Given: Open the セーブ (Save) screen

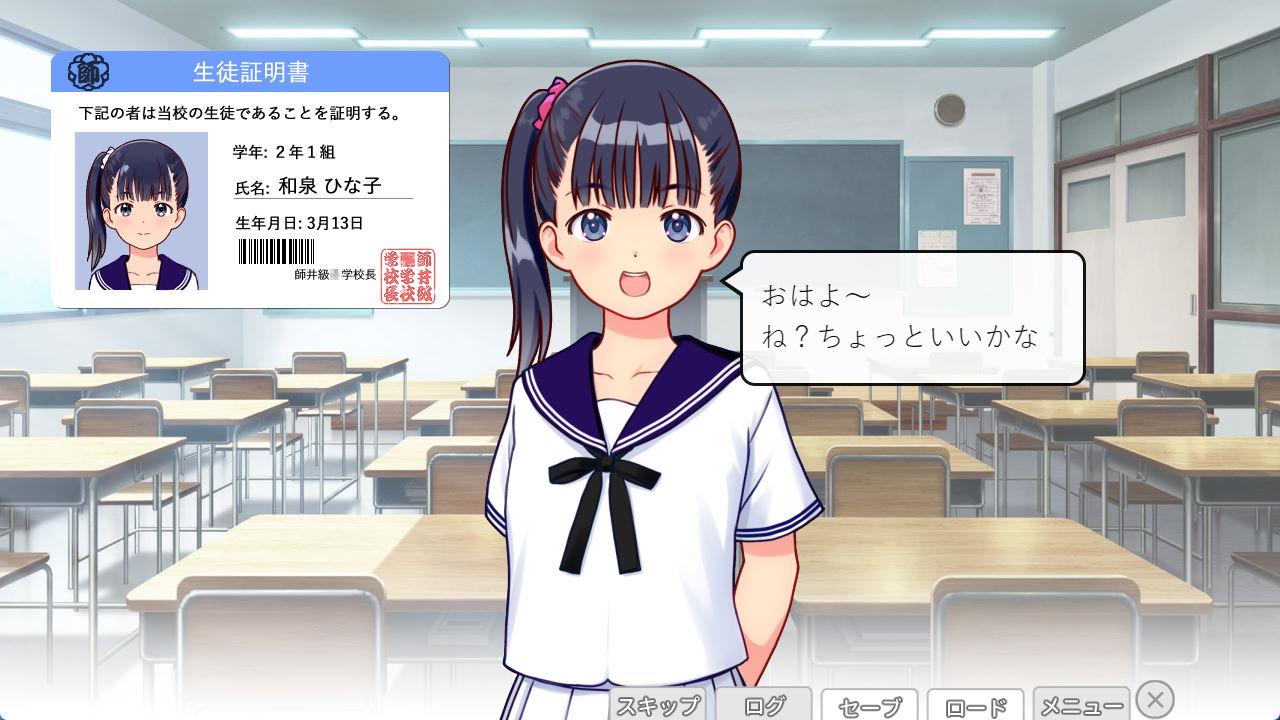Looking at the screenshot, I should click(870, 706).
